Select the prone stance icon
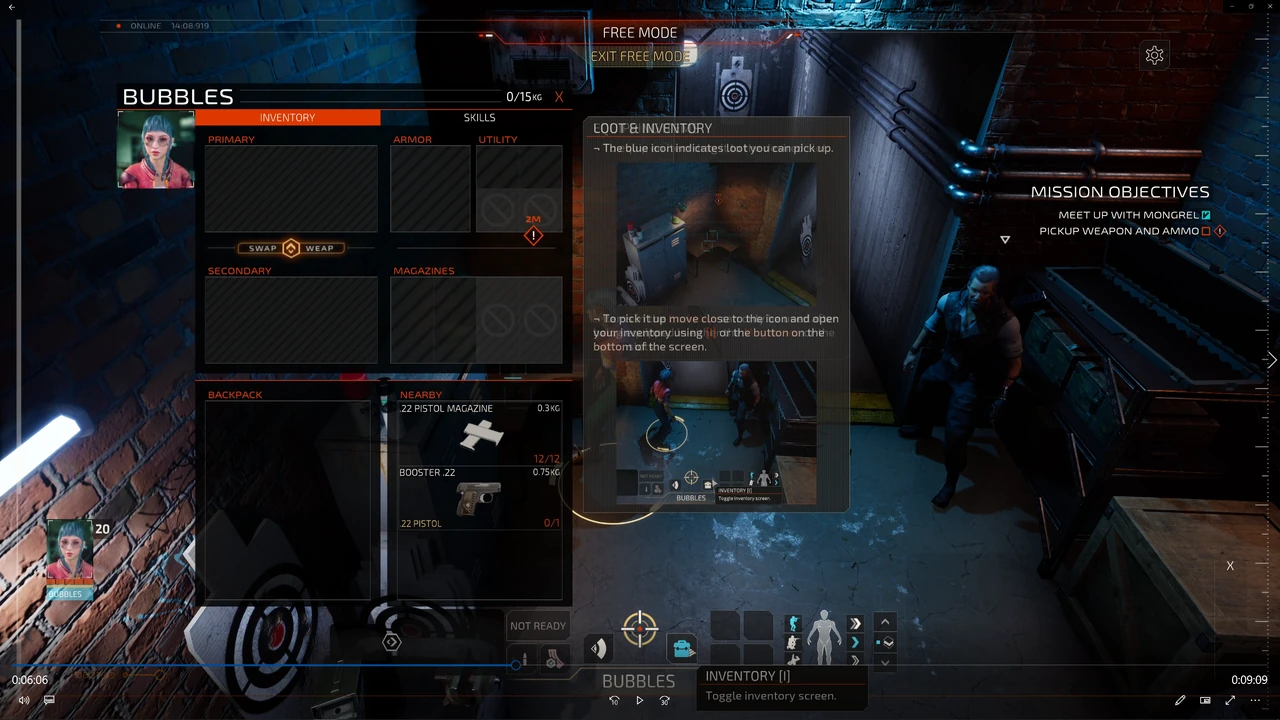 coord(791,660)
